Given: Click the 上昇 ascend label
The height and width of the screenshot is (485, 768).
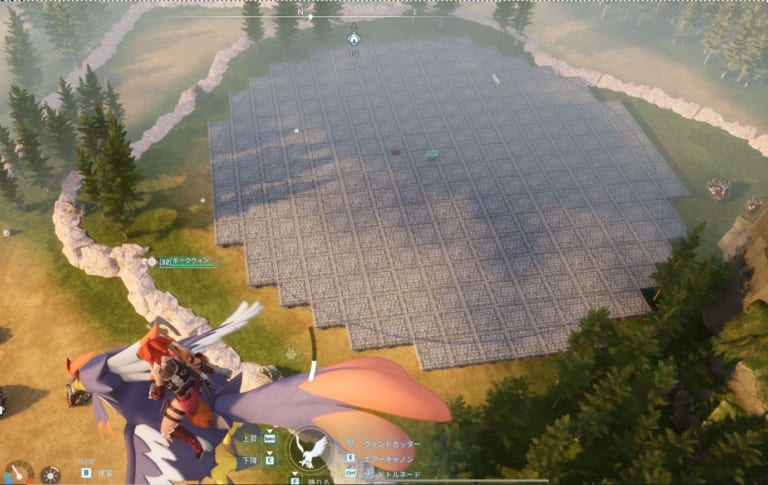Looking at the screenshot, I should coord(249,438).
